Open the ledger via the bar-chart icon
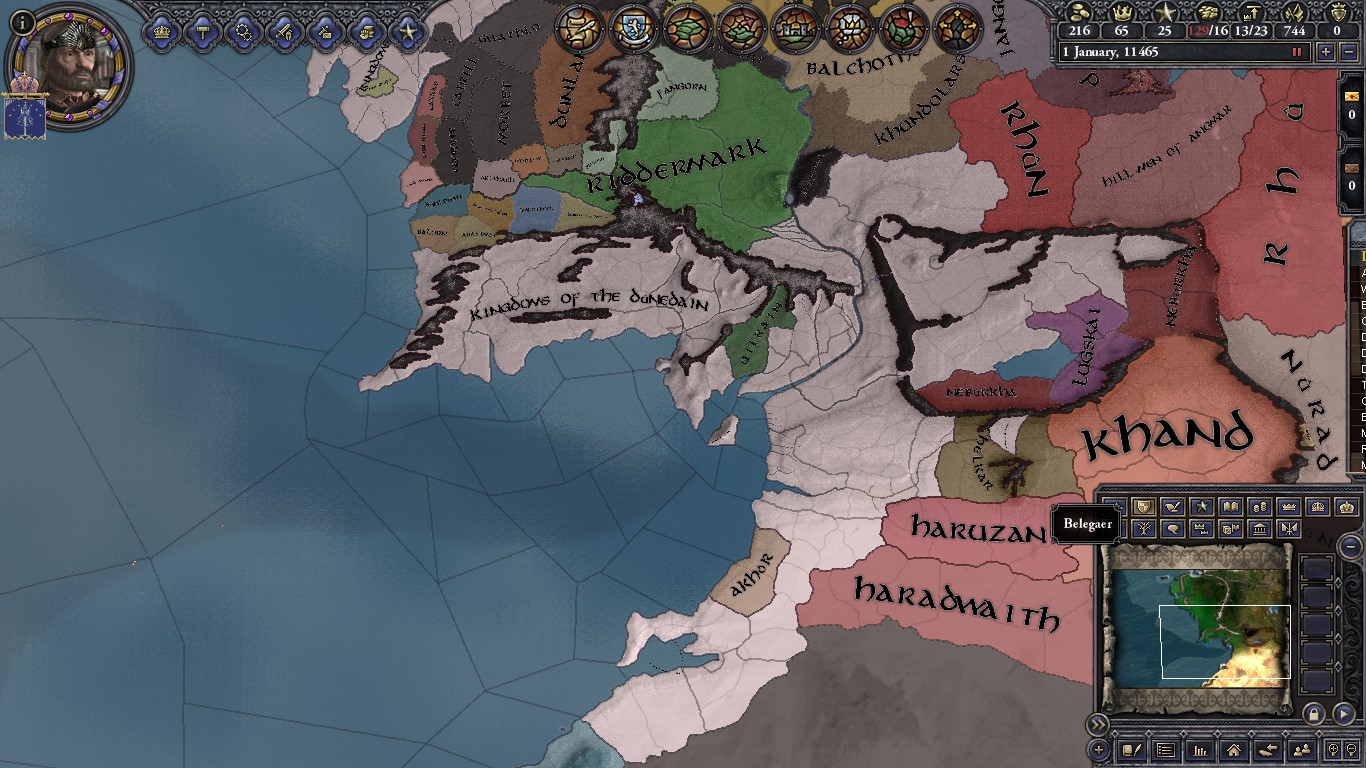Screen dimensions: 1366x768 1202,751
